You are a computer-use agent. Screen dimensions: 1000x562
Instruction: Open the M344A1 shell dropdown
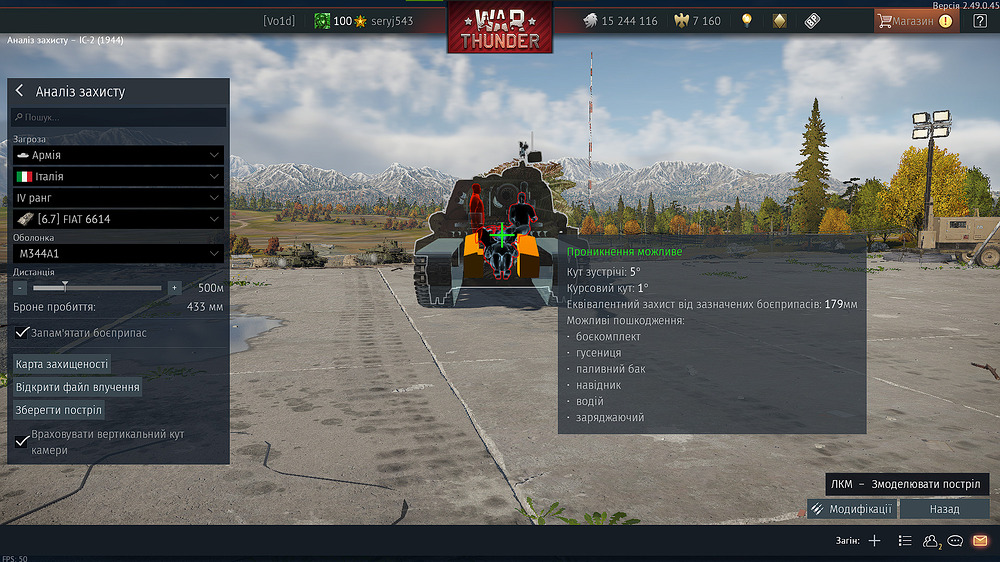(x=118, y=254)
